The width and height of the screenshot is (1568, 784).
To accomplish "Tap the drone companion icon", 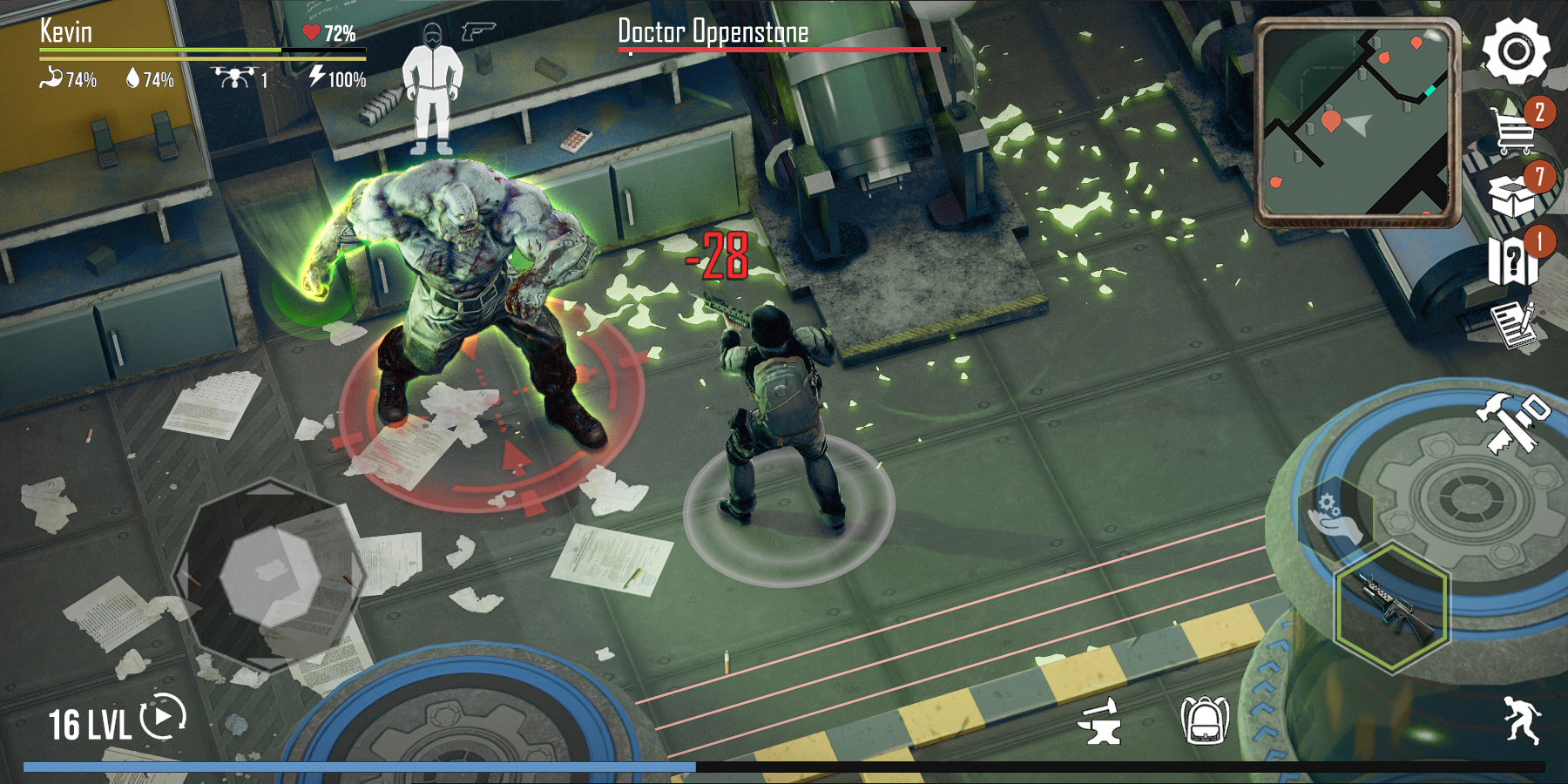I will [x=233, y=78].
